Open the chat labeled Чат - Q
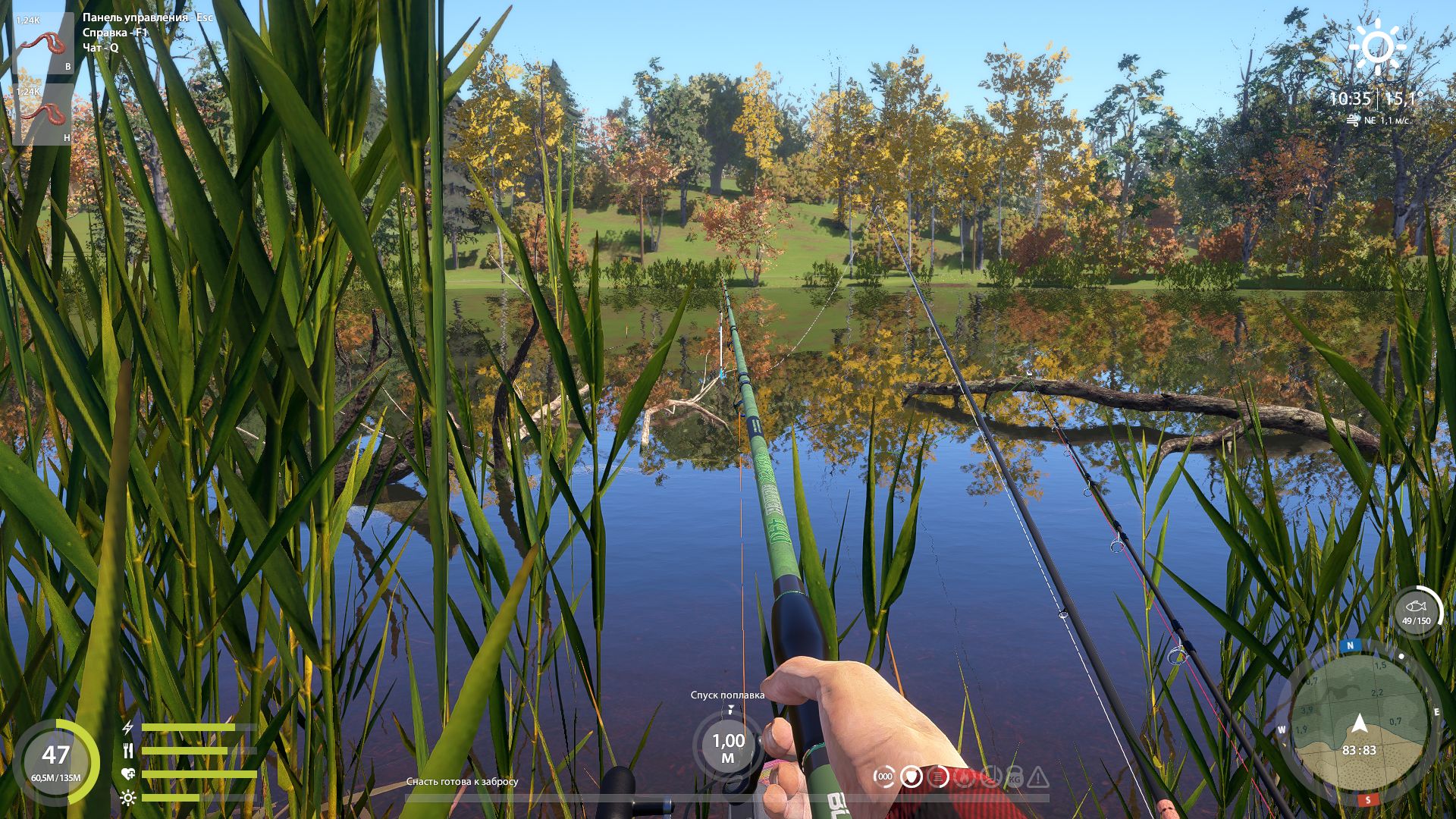1456x819 pixels. (x=99, y=48)
